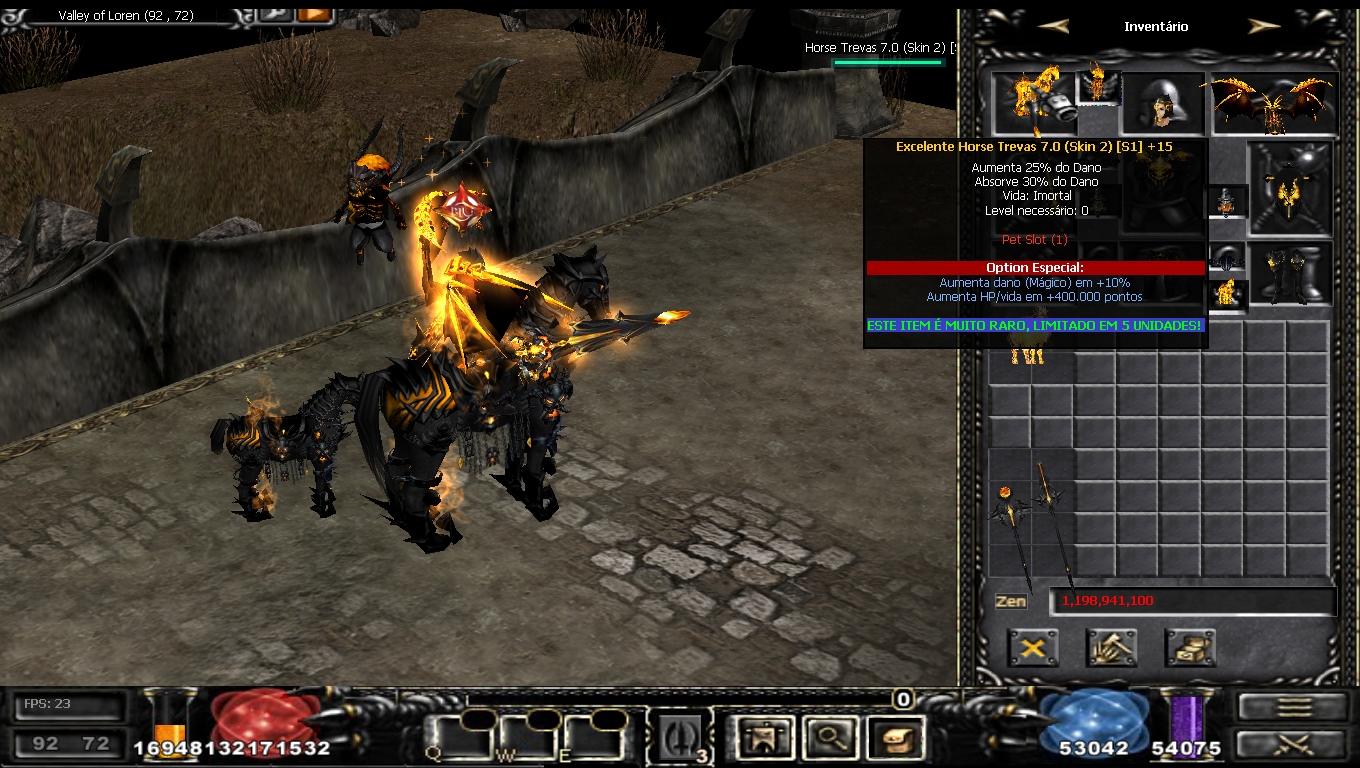1360x768 pixels.
Task: Select the equipped shield slot
Action: pyautogui.click(x=1290, y=188)
